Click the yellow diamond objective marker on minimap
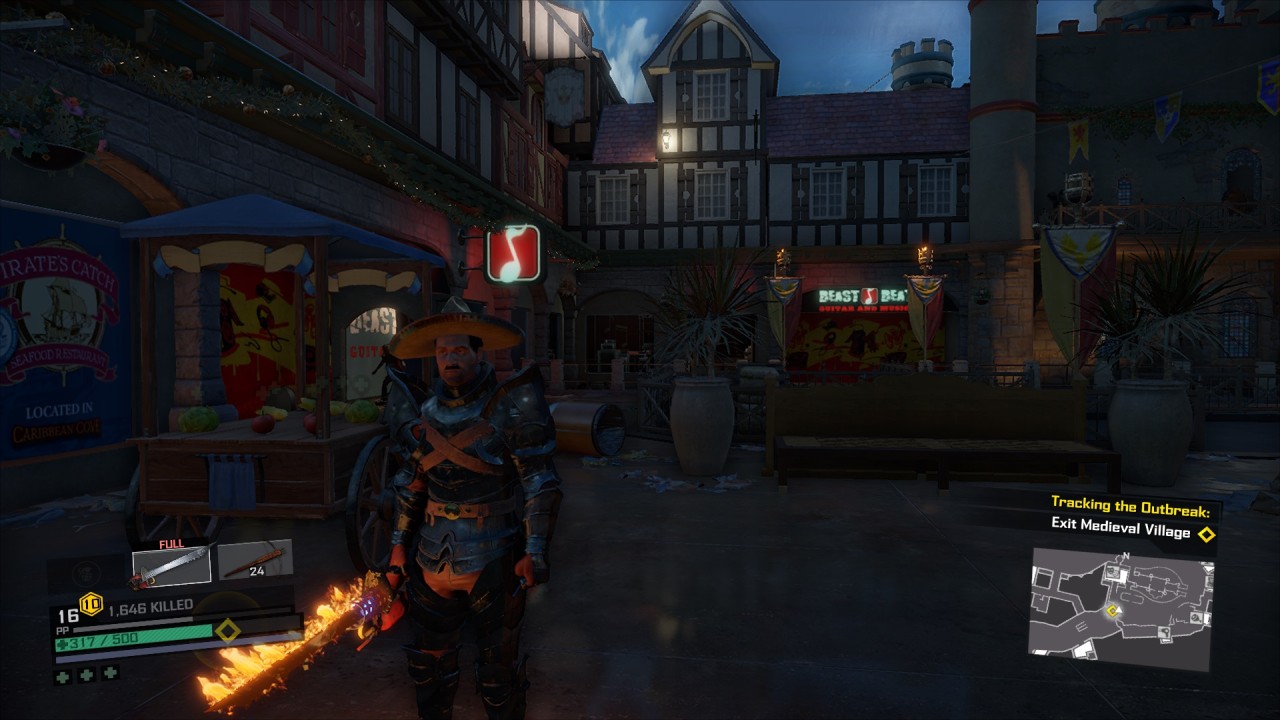This screenshot has width=1280, height=720. [1111, 611]
